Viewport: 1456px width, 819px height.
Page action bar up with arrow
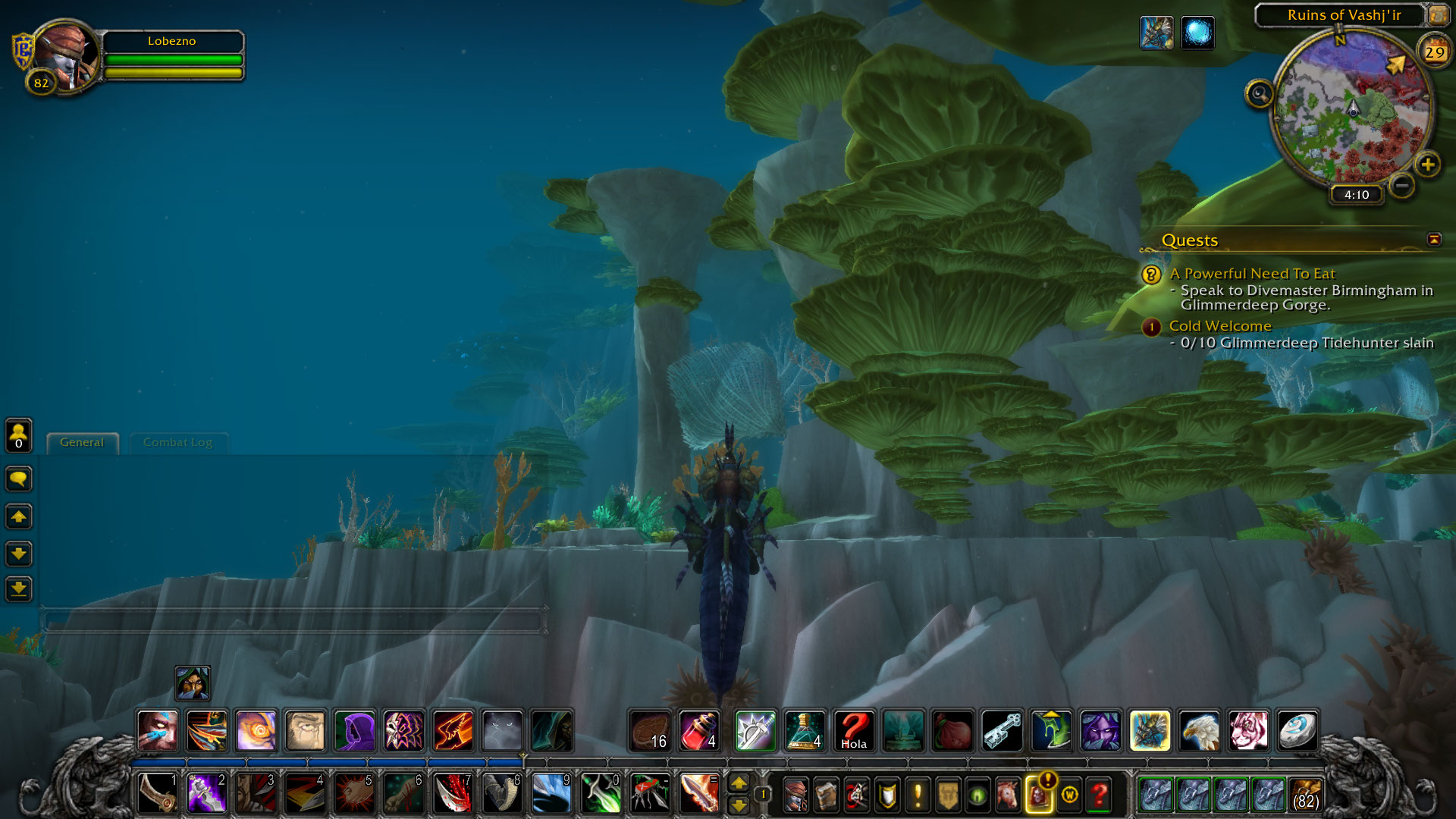[738, 782]
